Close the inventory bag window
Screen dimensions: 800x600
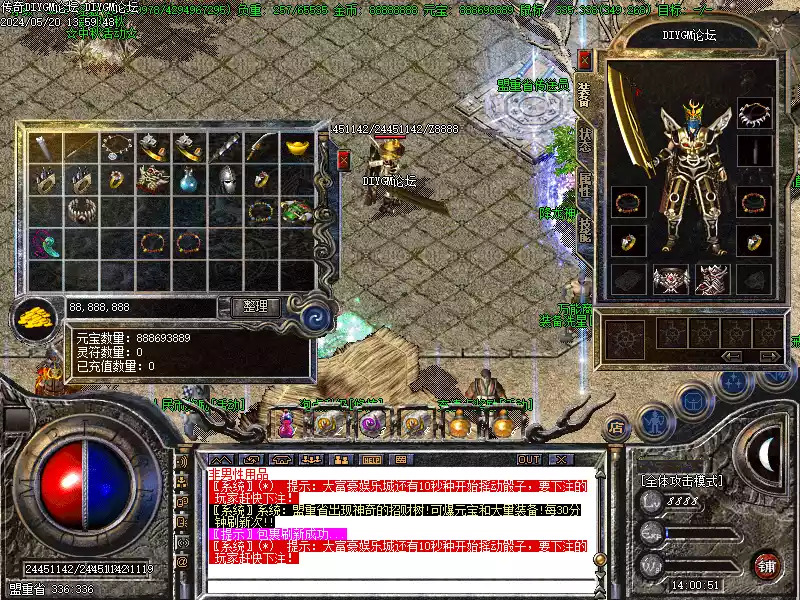pyautogui.click(x=344, y=160)
